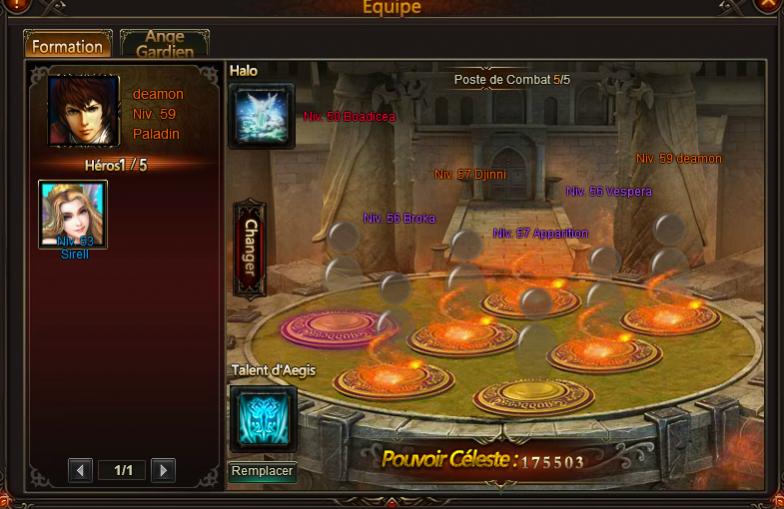Go to the previous hero page

click(x=81, y=470)
